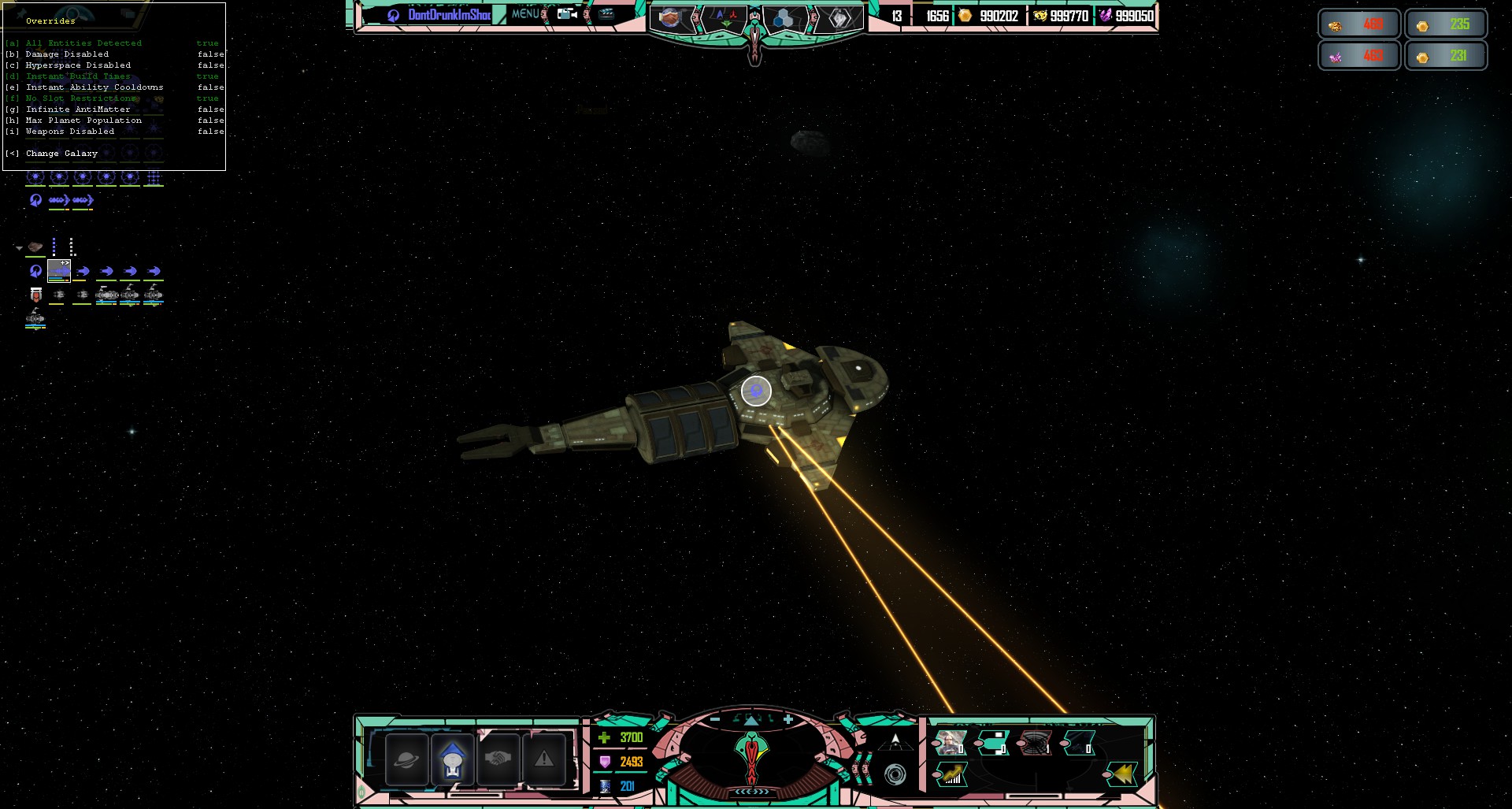Activate the character portrait ability
The height and width of the screenshot is (809, 1512).
click(951, 743)
